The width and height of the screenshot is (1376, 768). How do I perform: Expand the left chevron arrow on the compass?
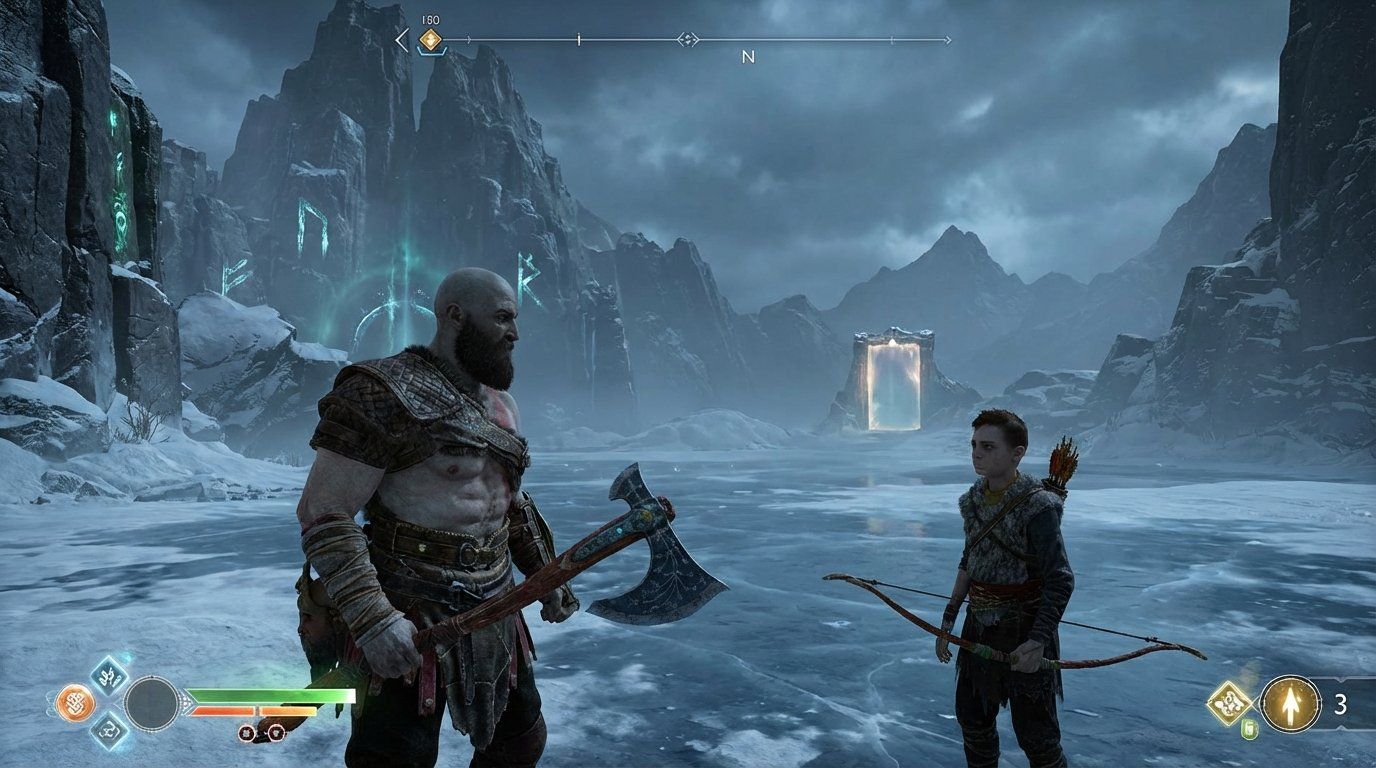tap(400, 39)
